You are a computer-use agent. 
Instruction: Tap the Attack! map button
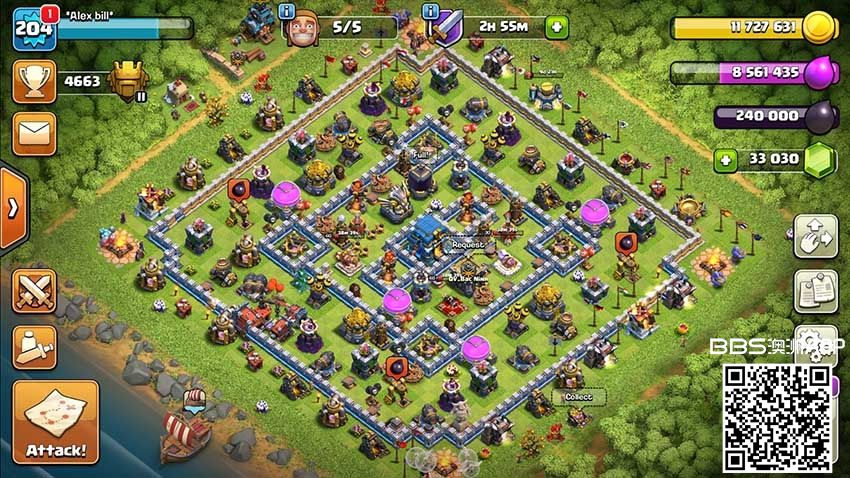[x=55, y=421]
